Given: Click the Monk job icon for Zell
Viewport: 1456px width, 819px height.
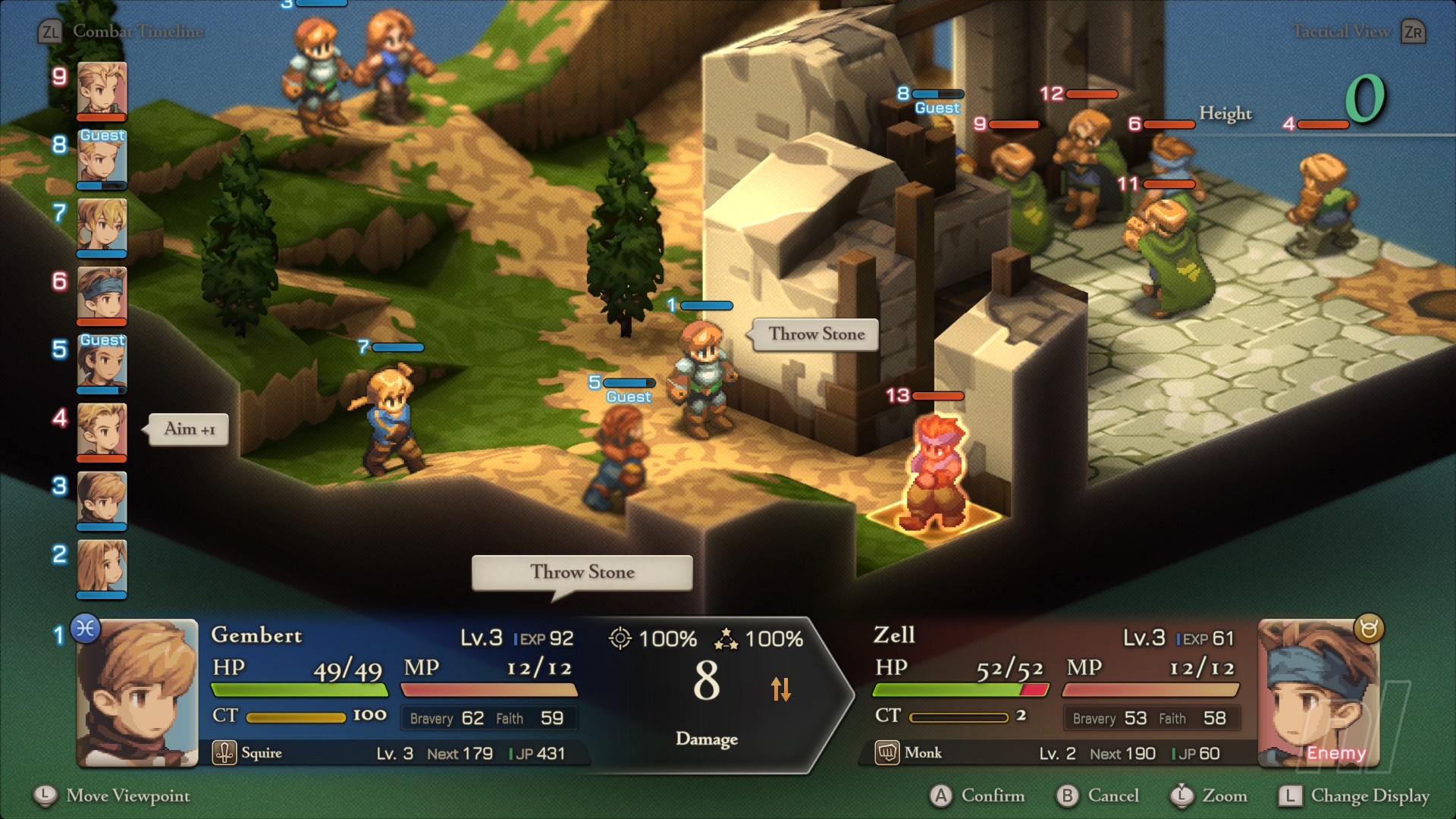Looking at the screenshot, I should point(887,753).
